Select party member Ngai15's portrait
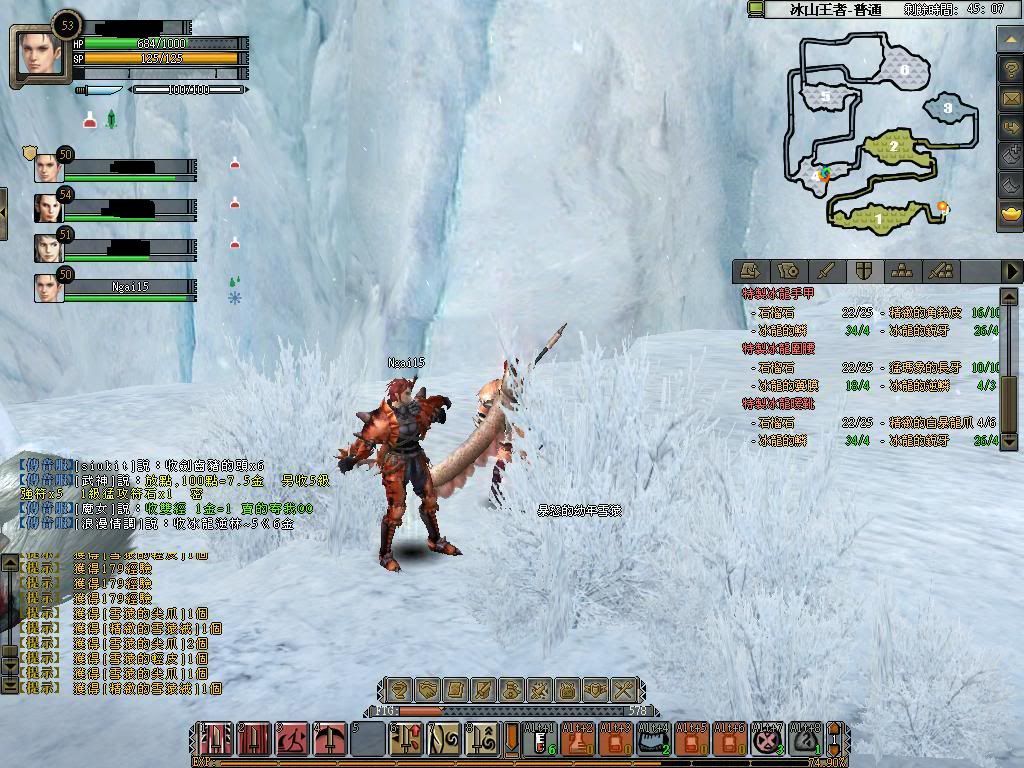Screen dimensions: 1024x768 coord(49,287)
